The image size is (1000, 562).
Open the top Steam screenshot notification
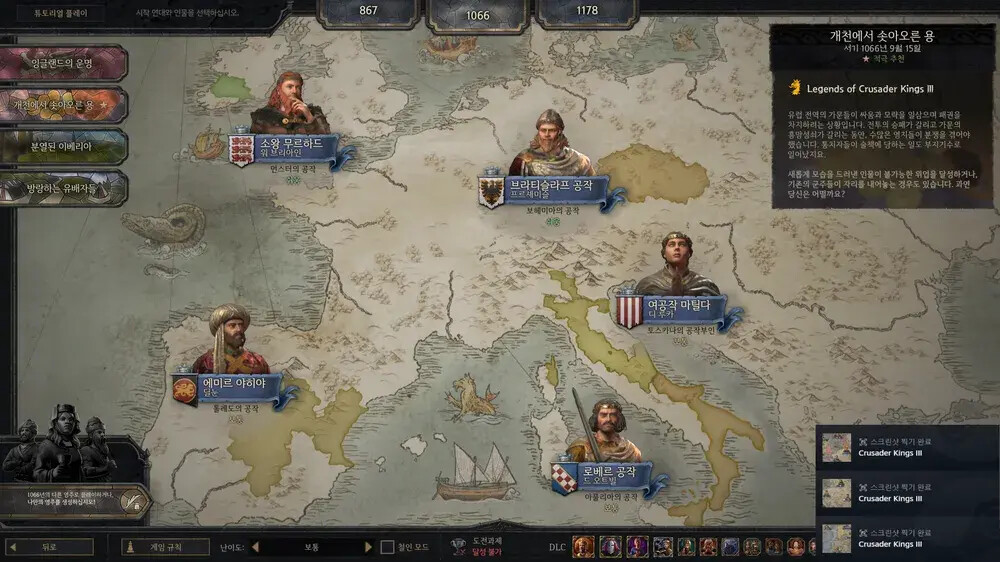pyautogui.click(x=907, y=446)
